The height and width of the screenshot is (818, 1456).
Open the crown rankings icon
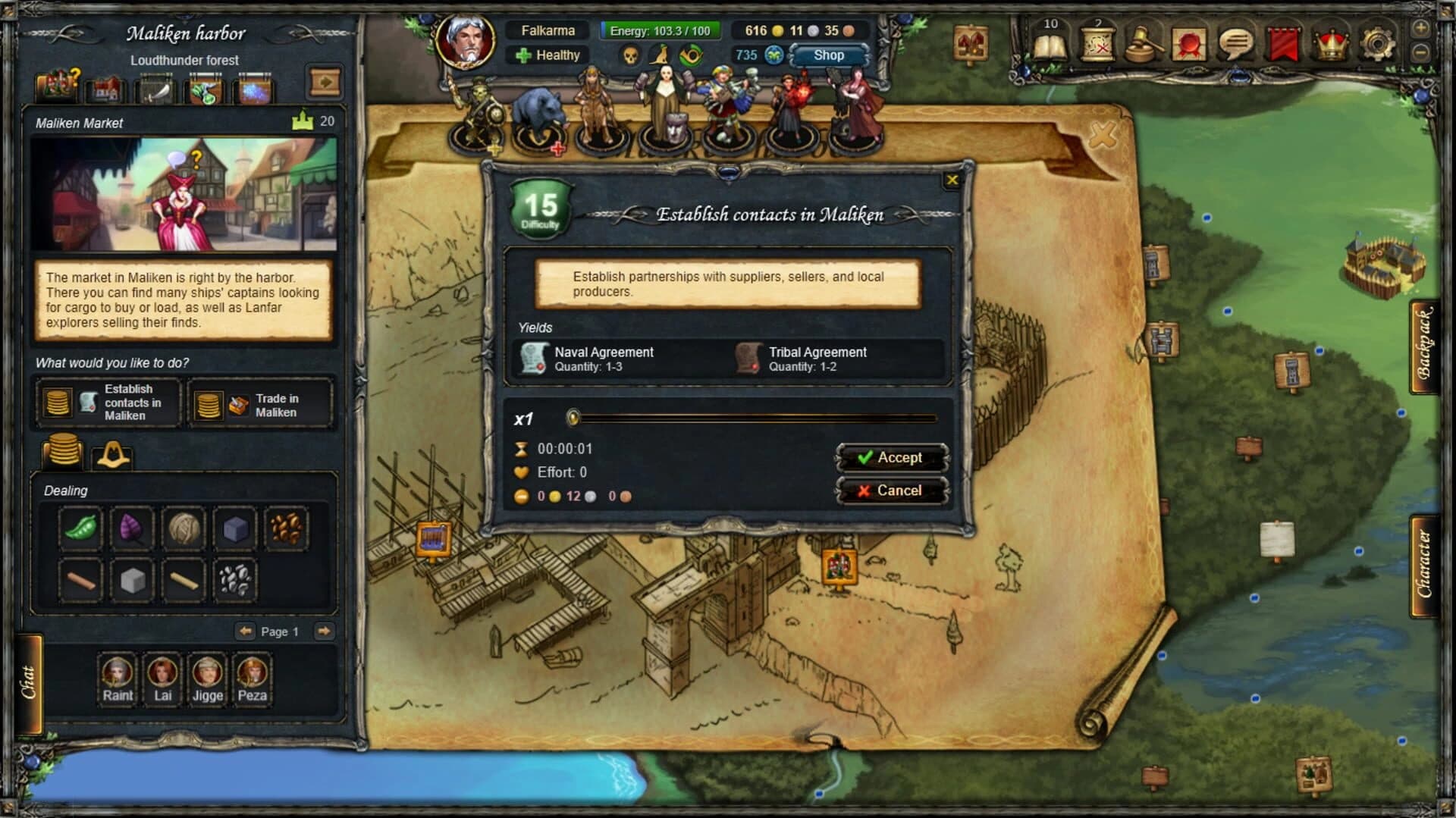(x=1331, y=44)
